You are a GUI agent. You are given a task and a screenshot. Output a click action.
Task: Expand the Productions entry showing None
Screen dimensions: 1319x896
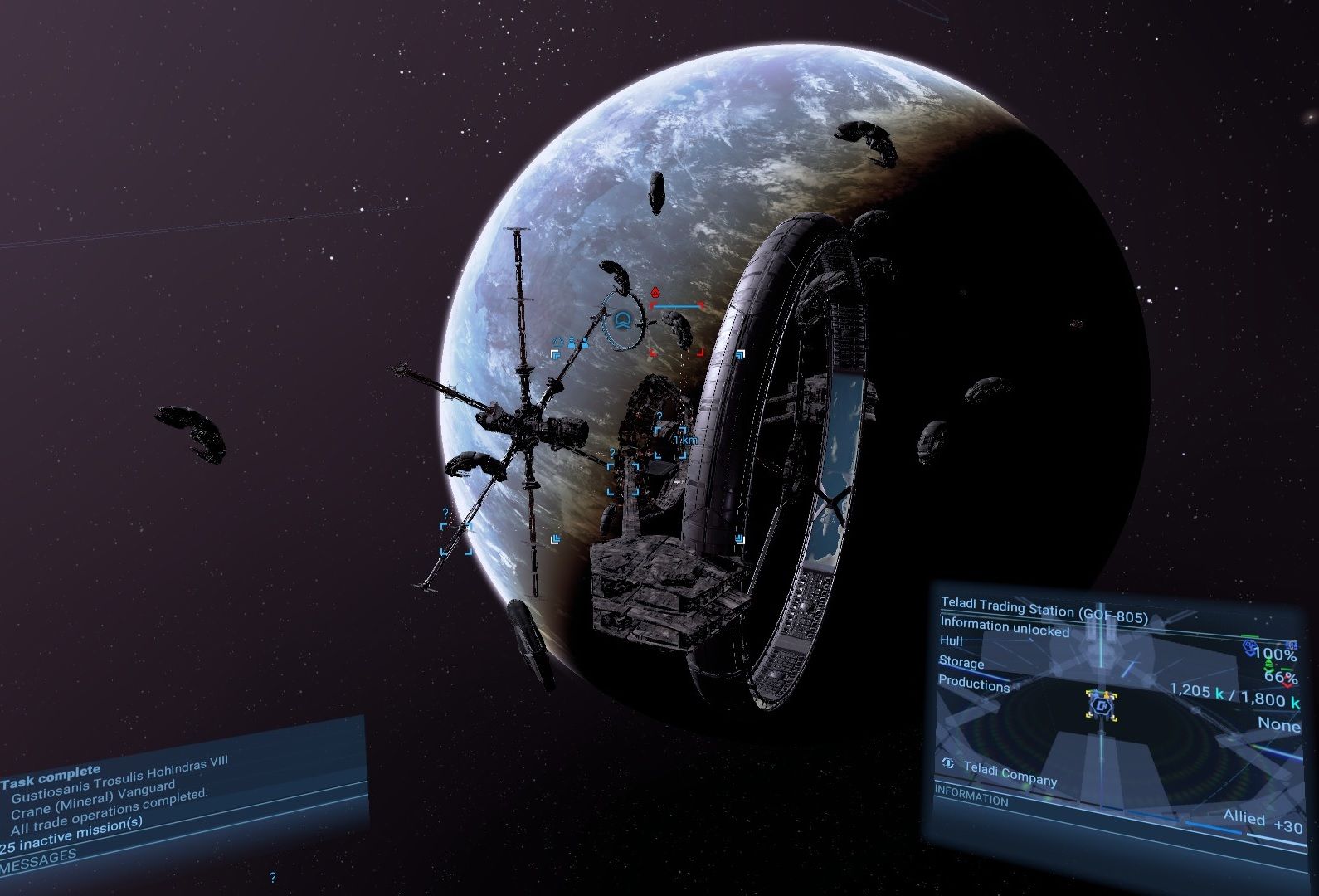point(973,684)
